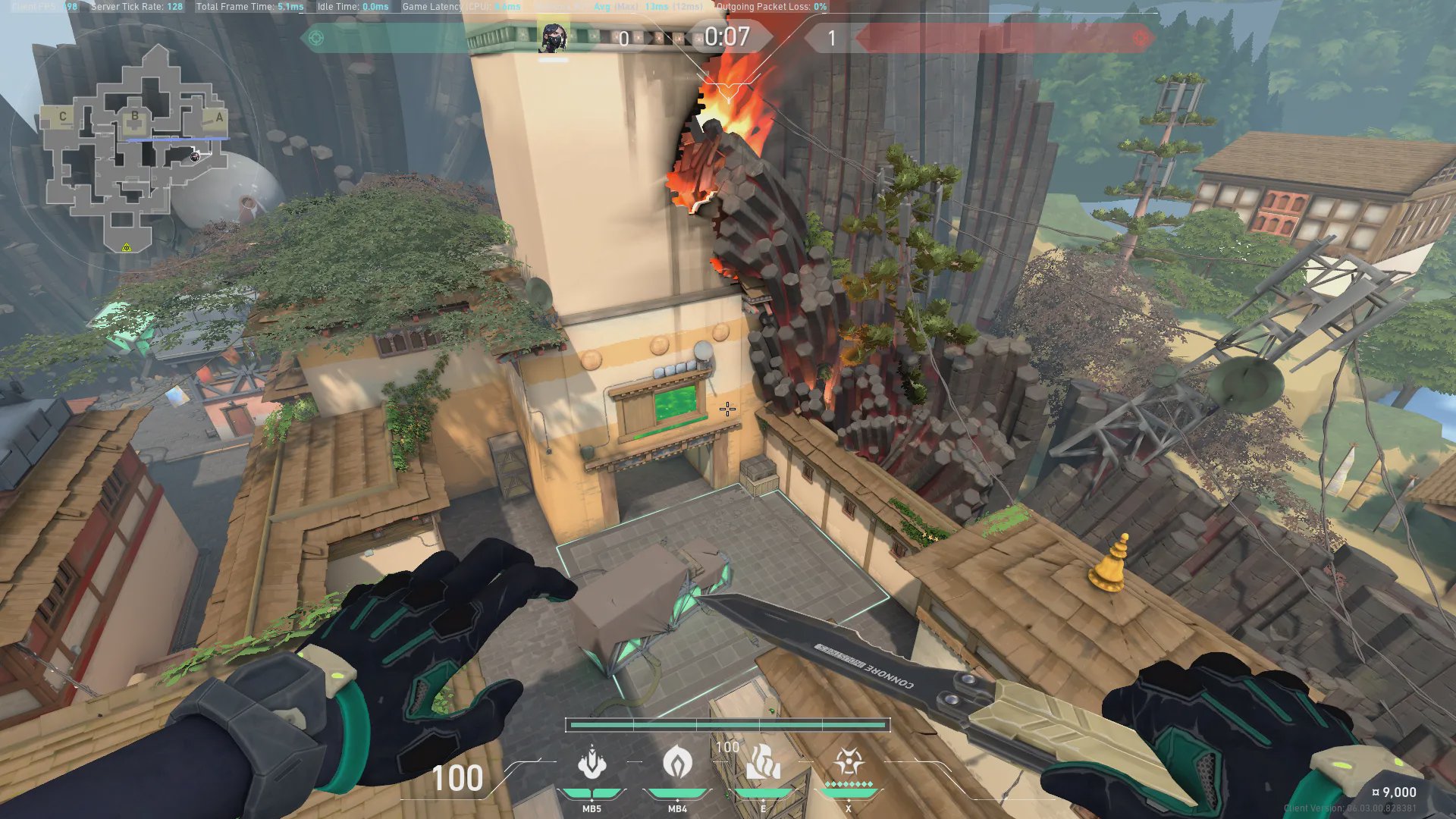
Task: Select the MB5 ability icon
Action: (591, 764)
